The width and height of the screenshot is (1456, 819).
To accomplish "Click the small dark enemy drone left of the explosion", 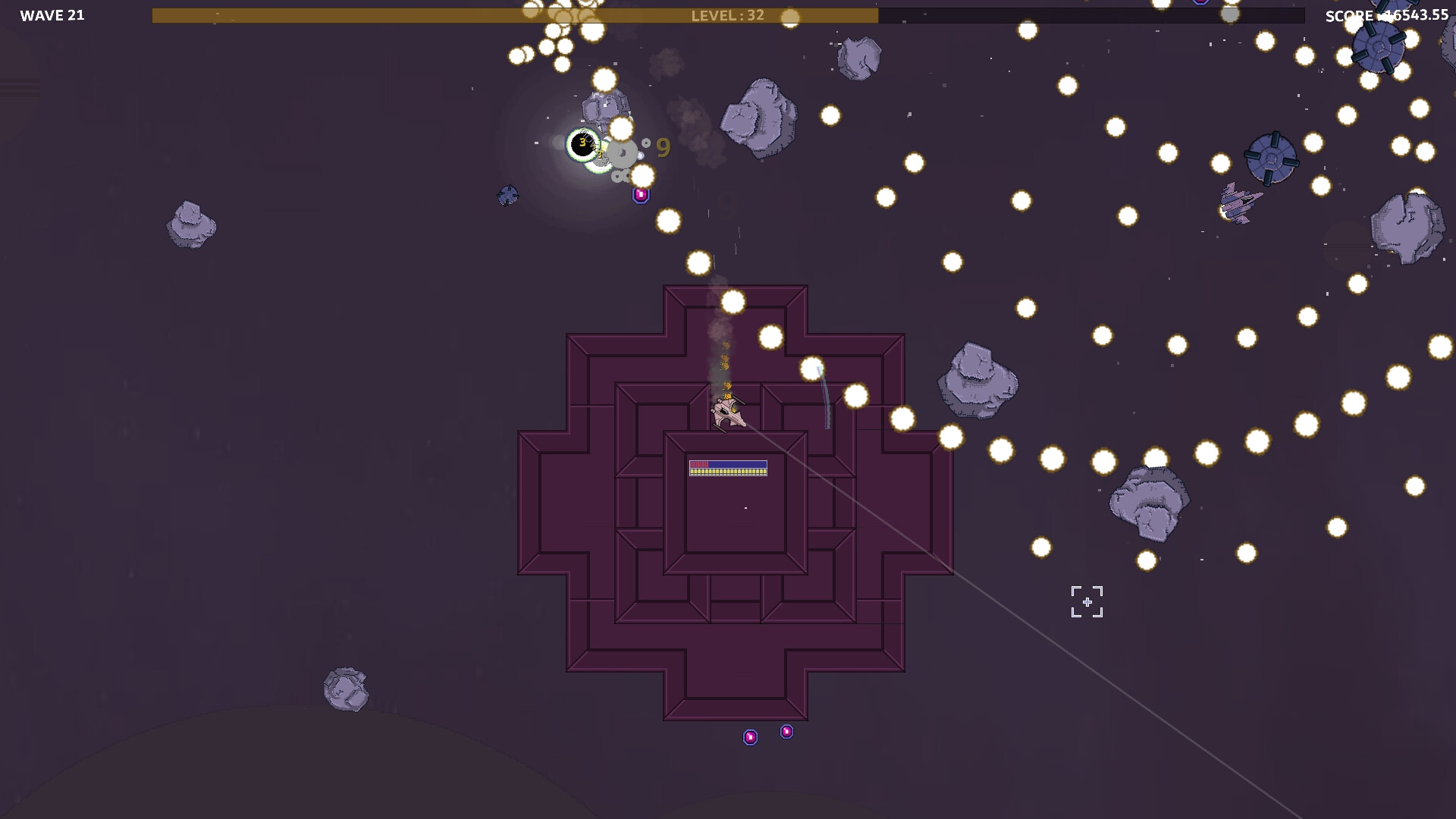I will [507, 196].
